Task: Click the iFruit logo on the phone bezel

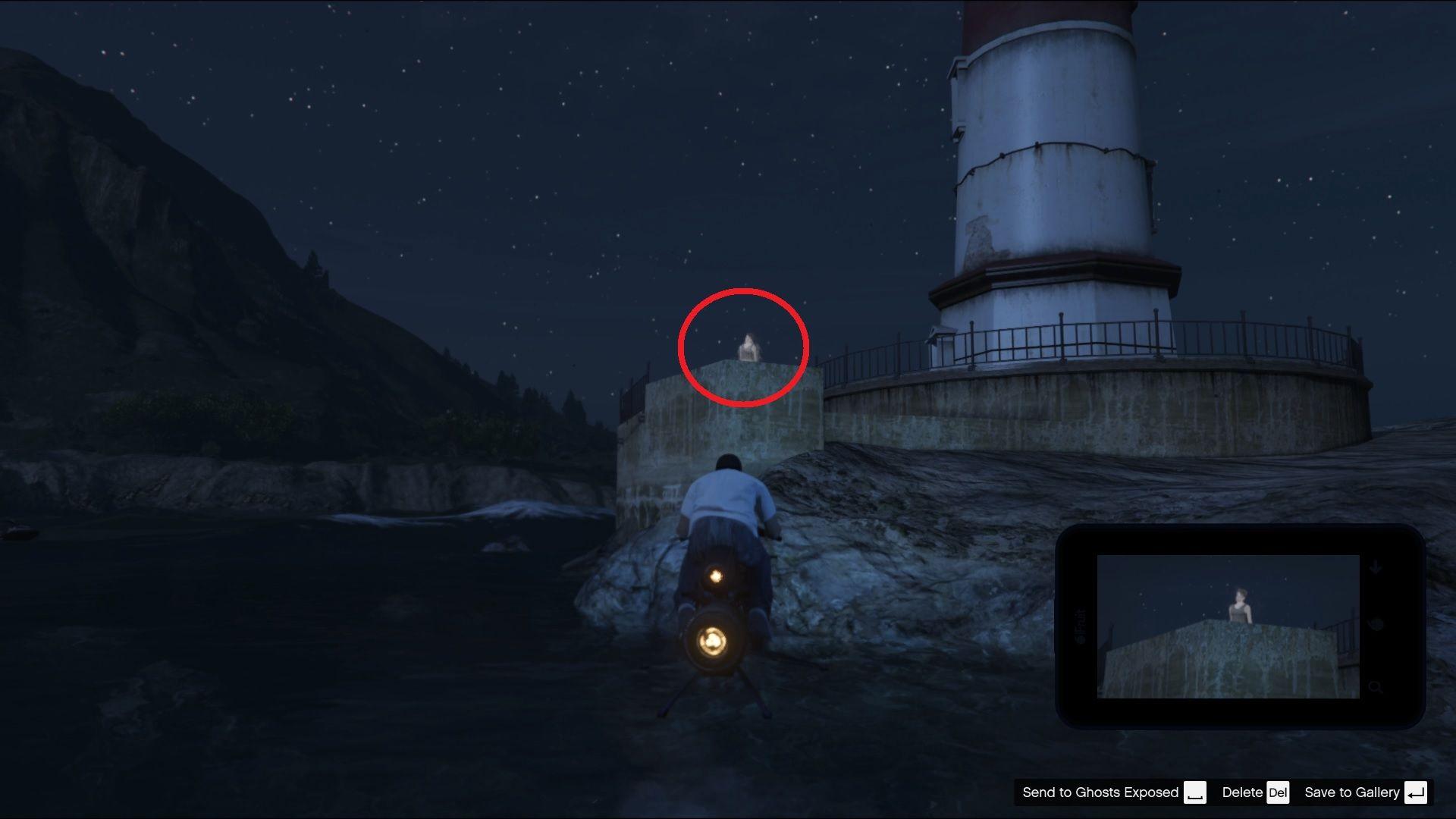Action: pyautogui.click(x=1081, y=626)
